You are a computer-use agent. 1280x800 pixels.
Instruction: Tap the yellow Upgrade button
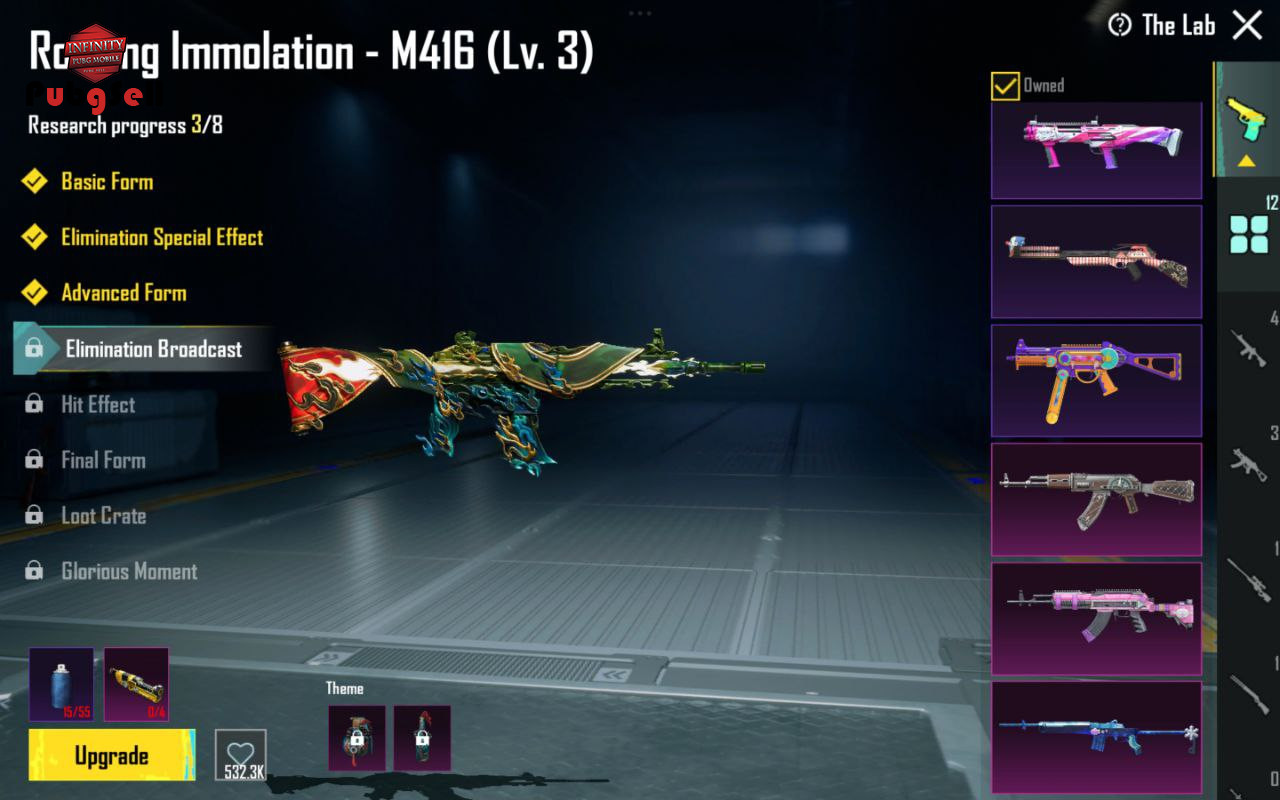point(112,755)
